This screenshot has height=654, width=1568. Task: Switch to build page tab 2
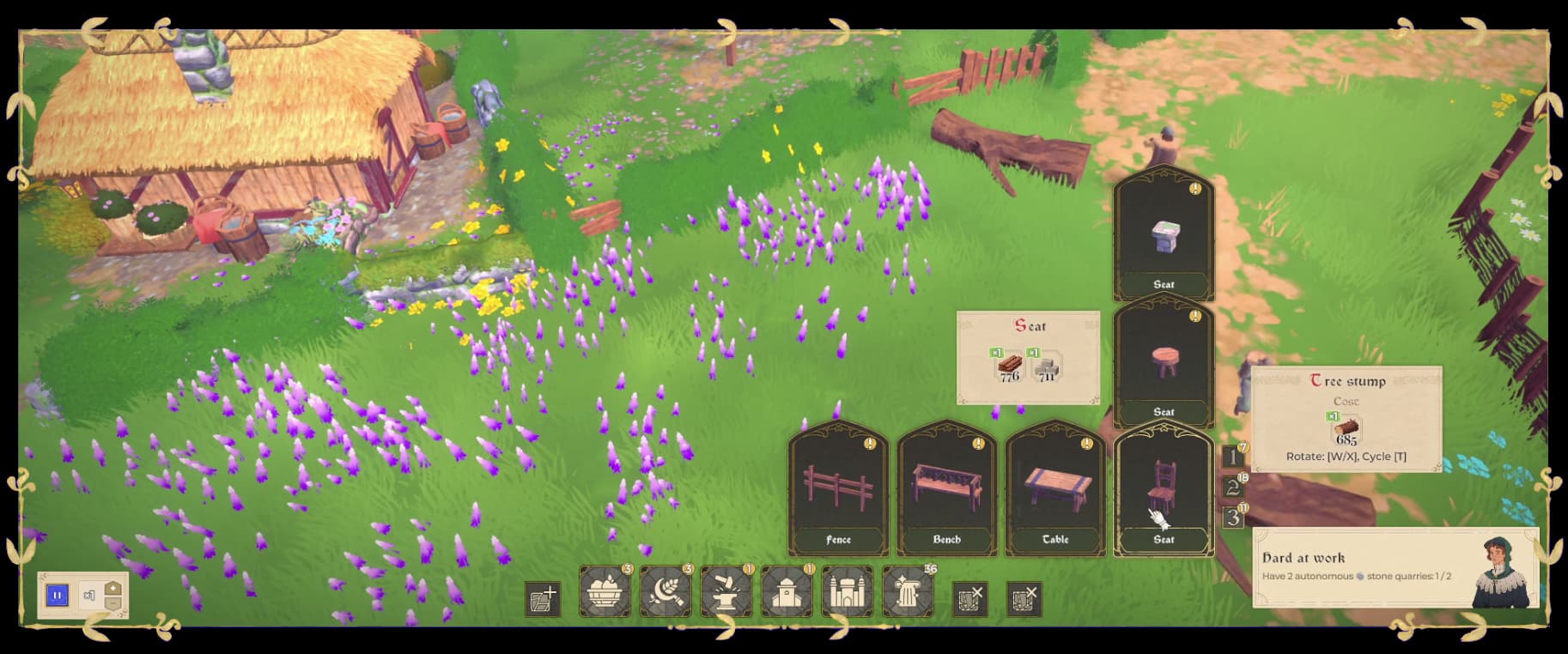1232,487
